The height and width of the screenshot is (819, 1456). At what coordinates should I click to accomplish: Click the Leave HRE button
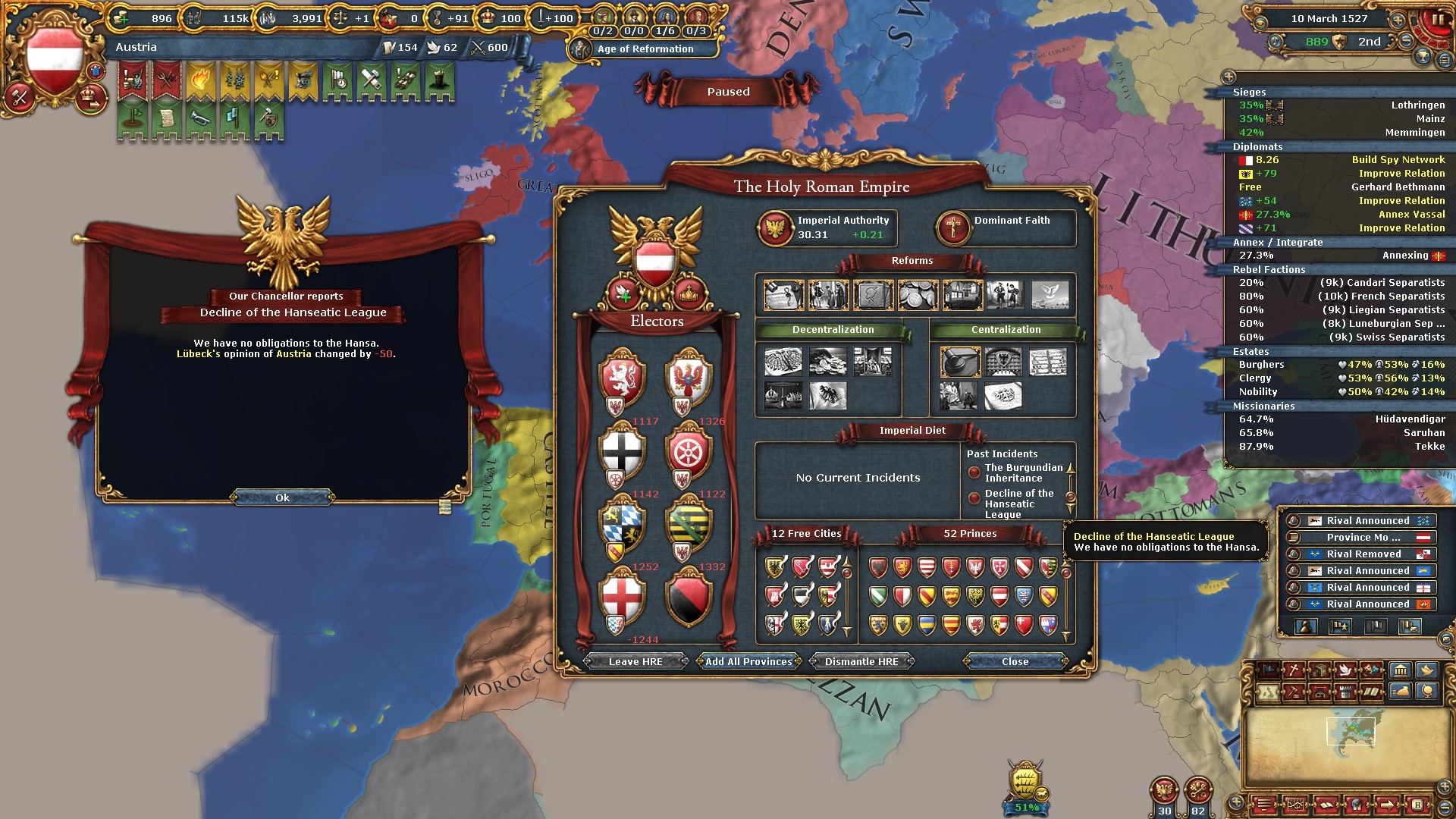point(635,661)
